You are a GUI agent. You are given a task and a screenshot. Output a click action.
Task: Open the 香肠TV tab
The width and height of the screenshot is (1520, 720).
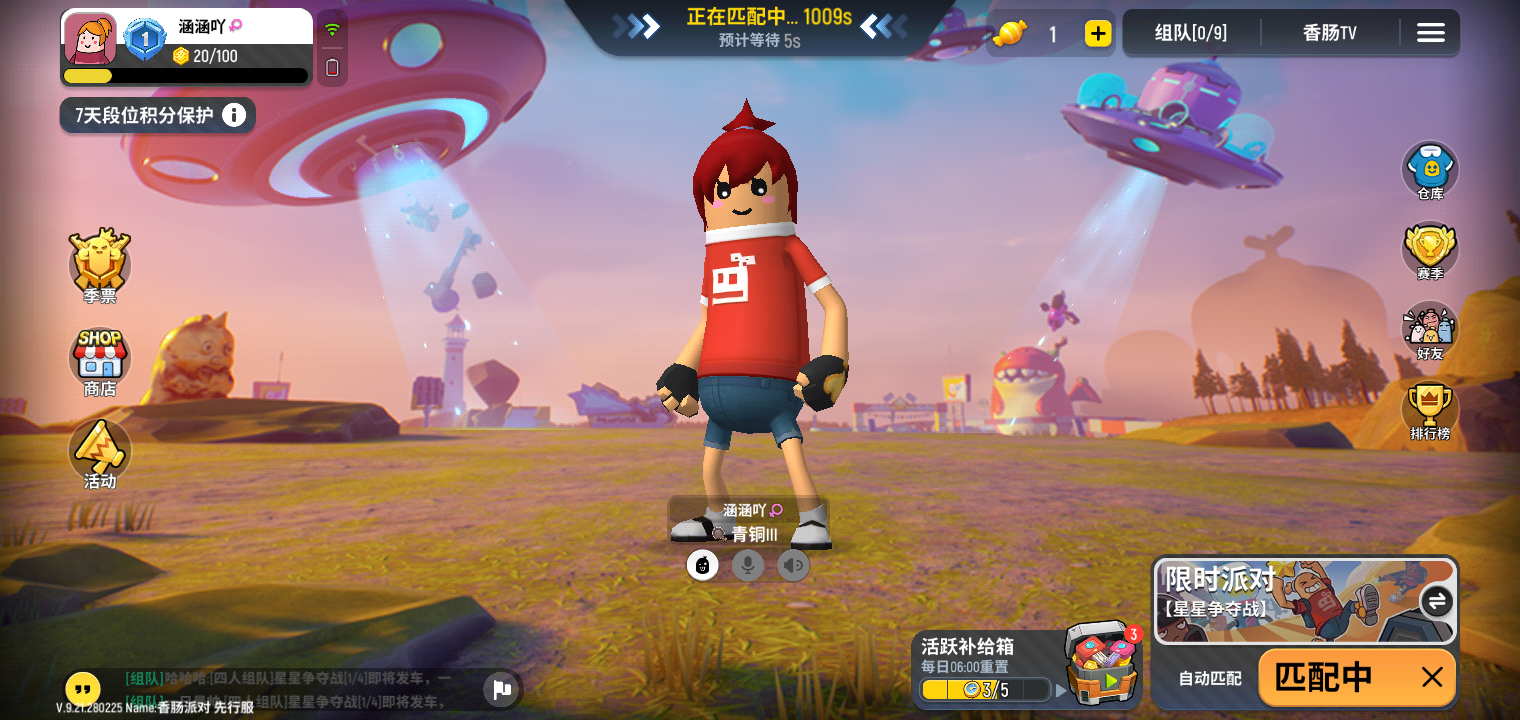[x=1332, y=32]
